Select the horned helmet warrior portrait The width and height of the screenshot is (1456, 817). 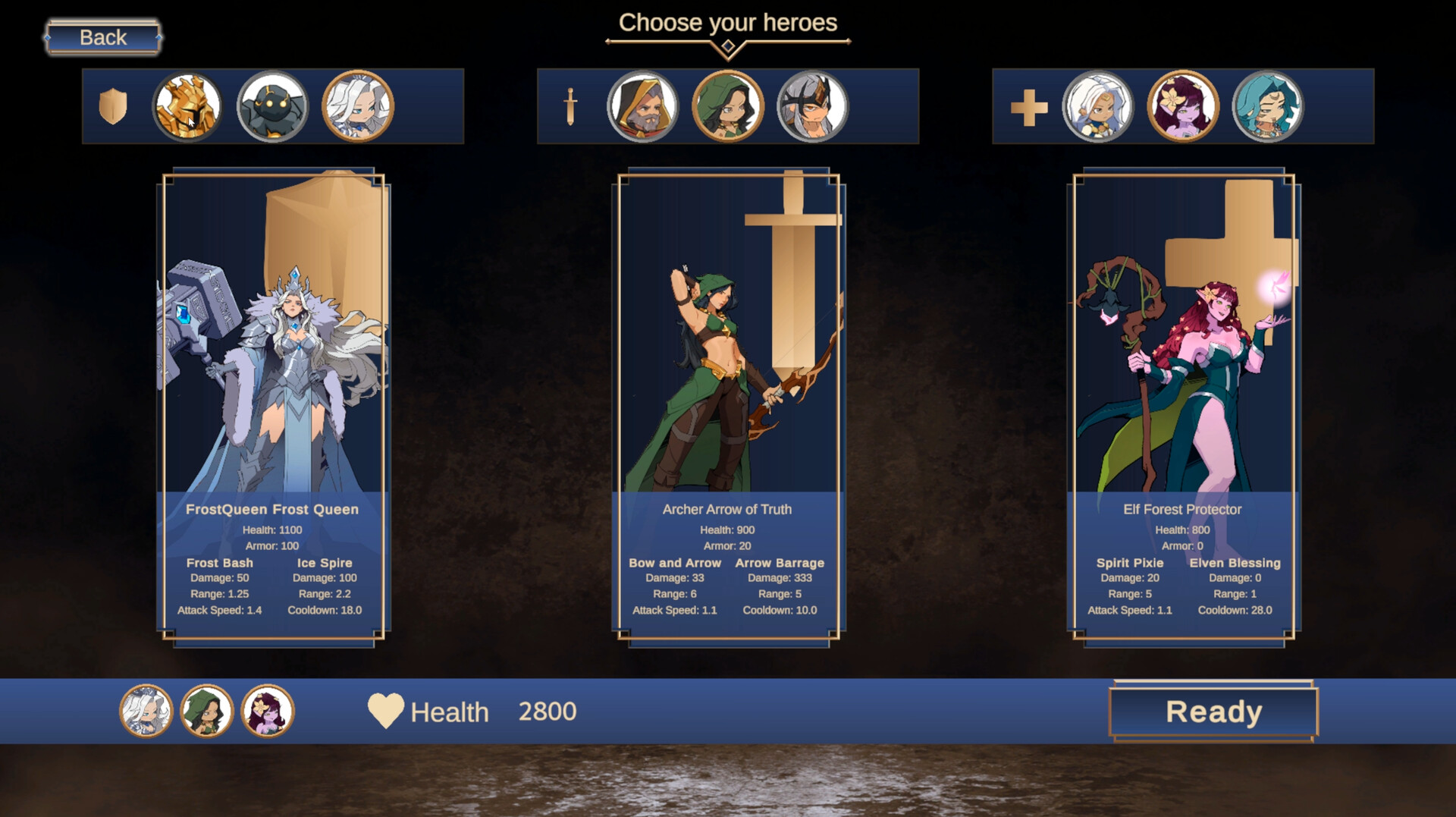point(810,106)
